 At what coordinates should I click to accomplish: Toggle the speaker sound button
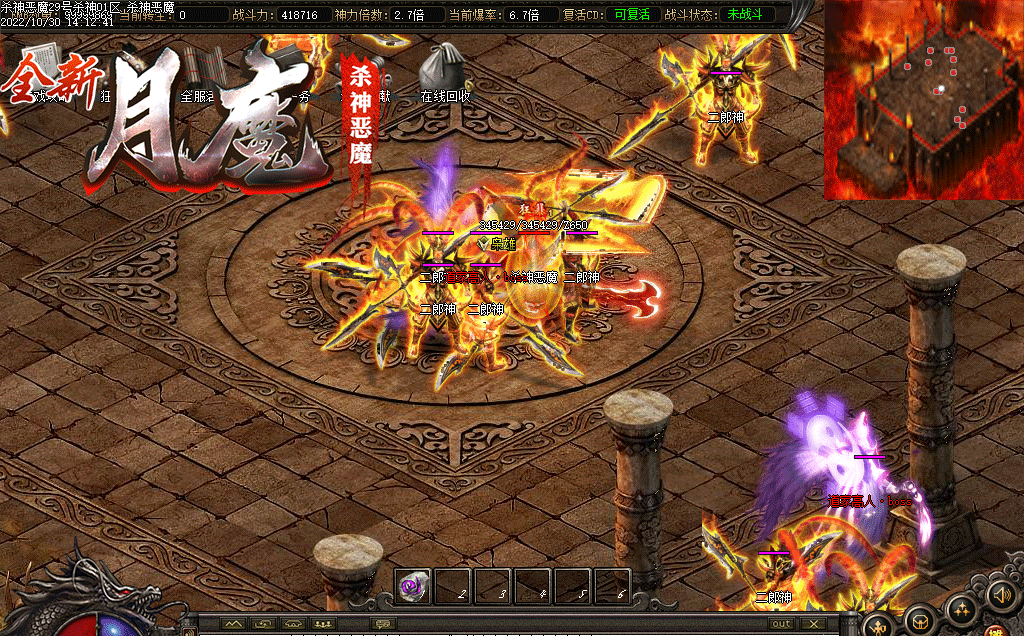click(x=1002, y=596)
